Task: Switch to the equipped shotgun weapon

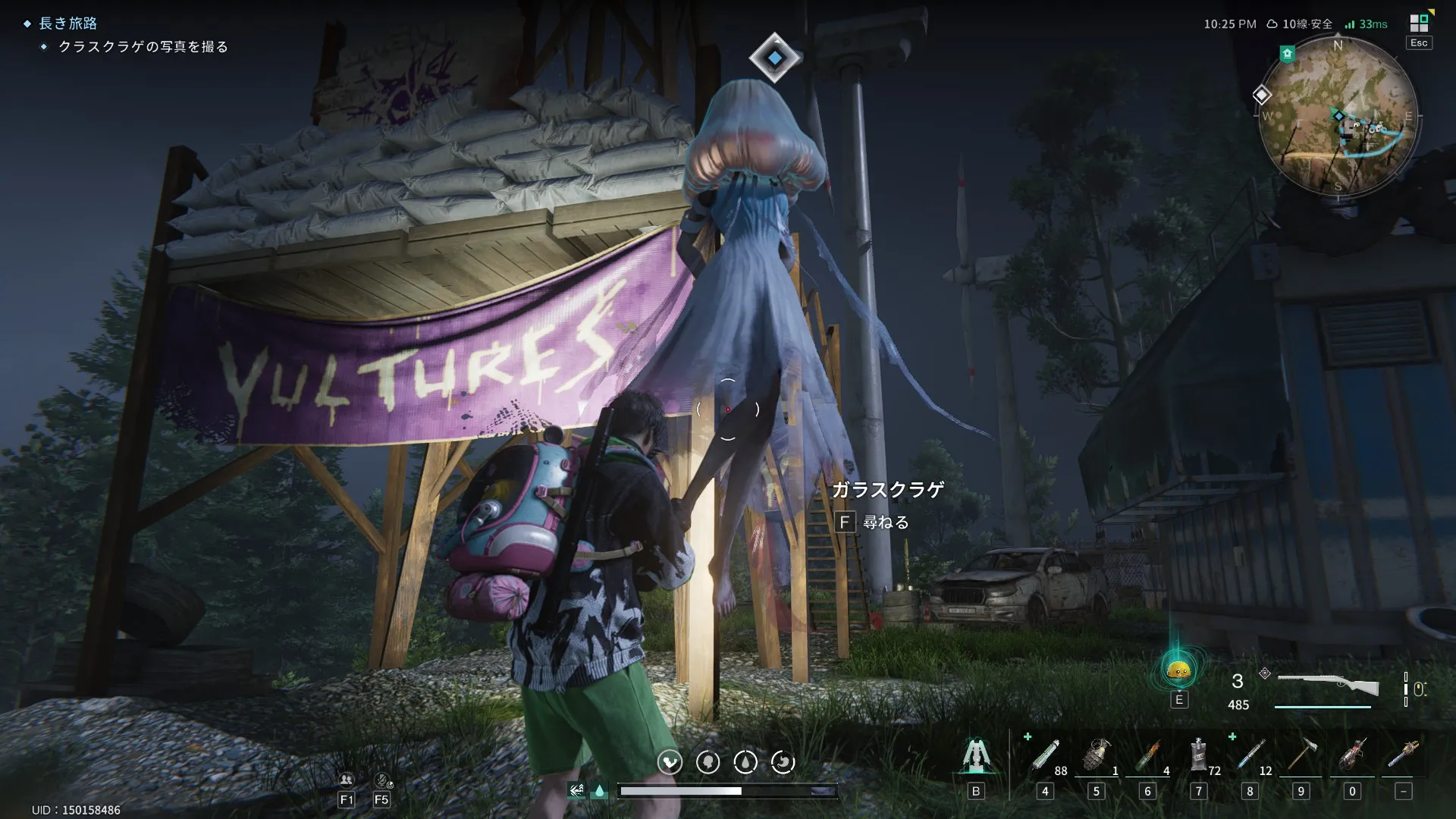Action: [1328, 685]
